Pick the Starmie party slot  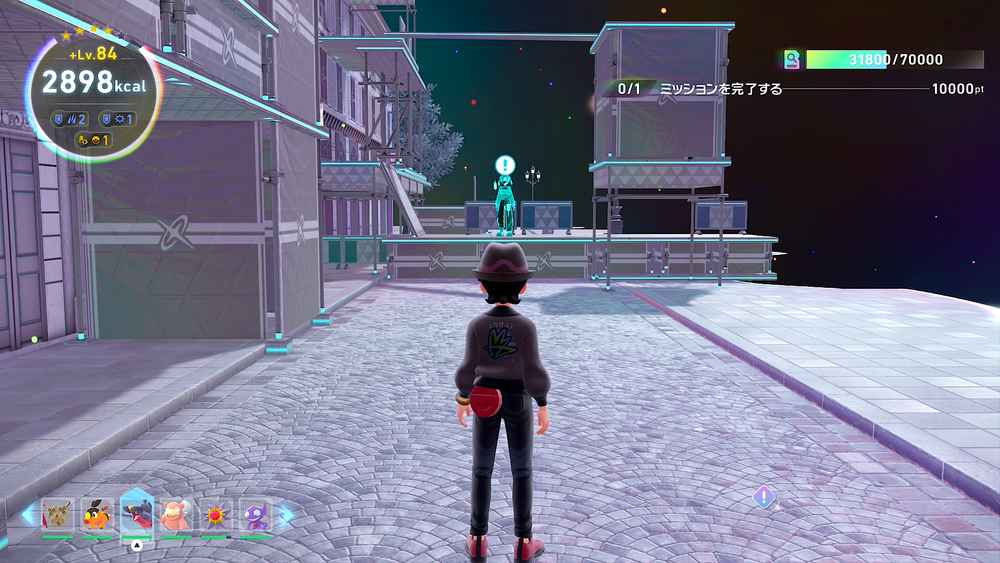tap(215, 515)
